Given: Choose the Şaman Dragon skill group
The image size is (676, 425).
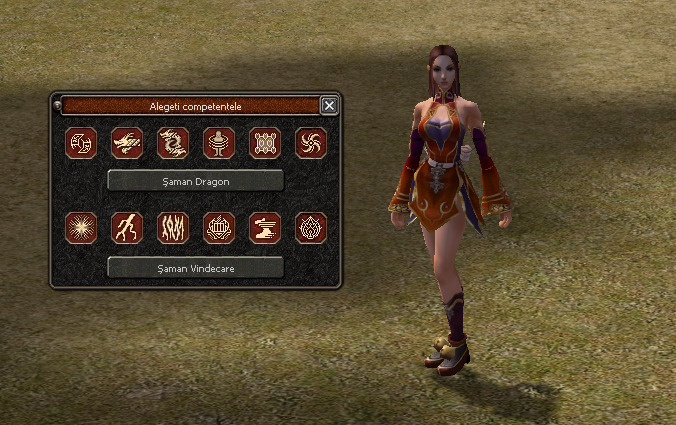Looking at the screenshot, I should 196,180.
